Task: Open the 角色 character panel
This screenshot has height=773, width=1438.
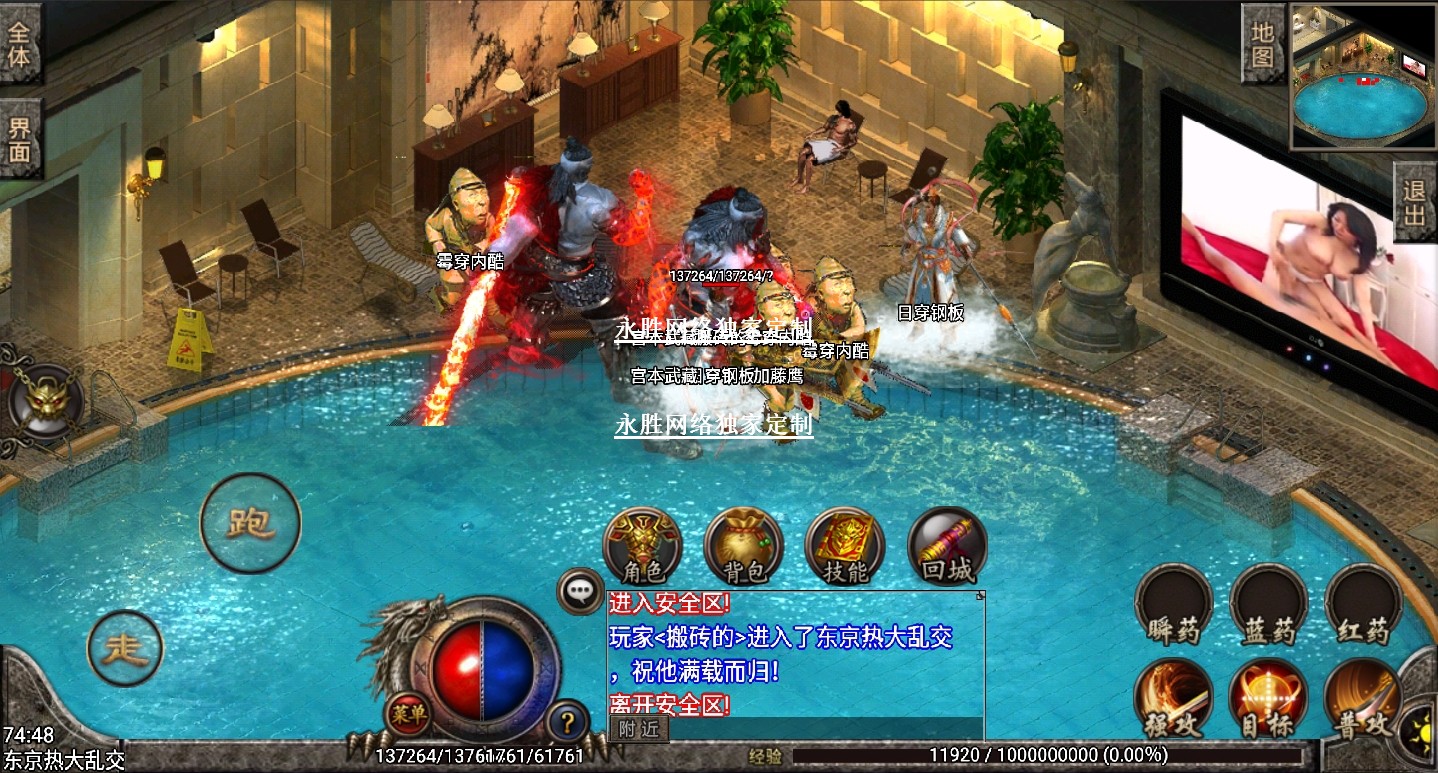Action: coord(643,548)
